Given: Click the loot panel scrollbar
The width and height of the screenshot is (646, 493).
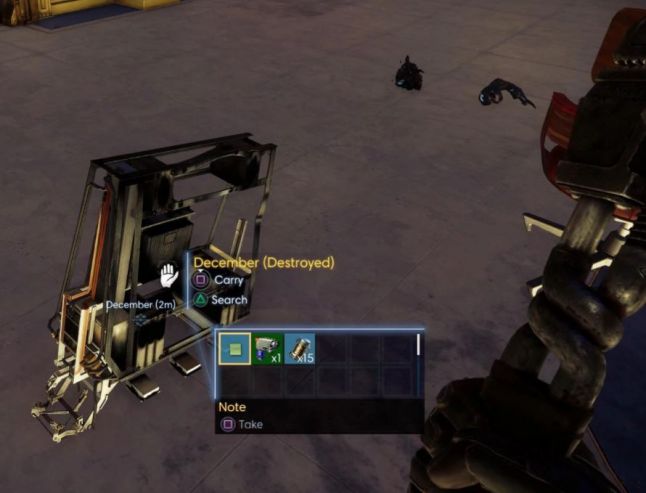Looking at the screenshot, I should coord(418,346).
